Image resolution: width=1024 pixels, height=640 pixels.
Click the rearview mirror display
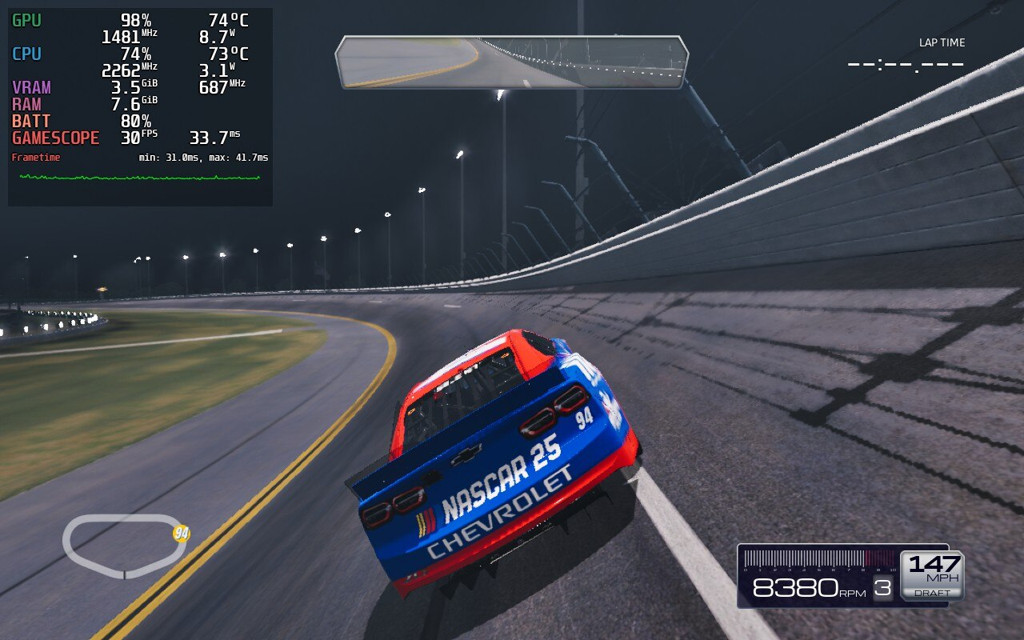[x=512, y=62]
